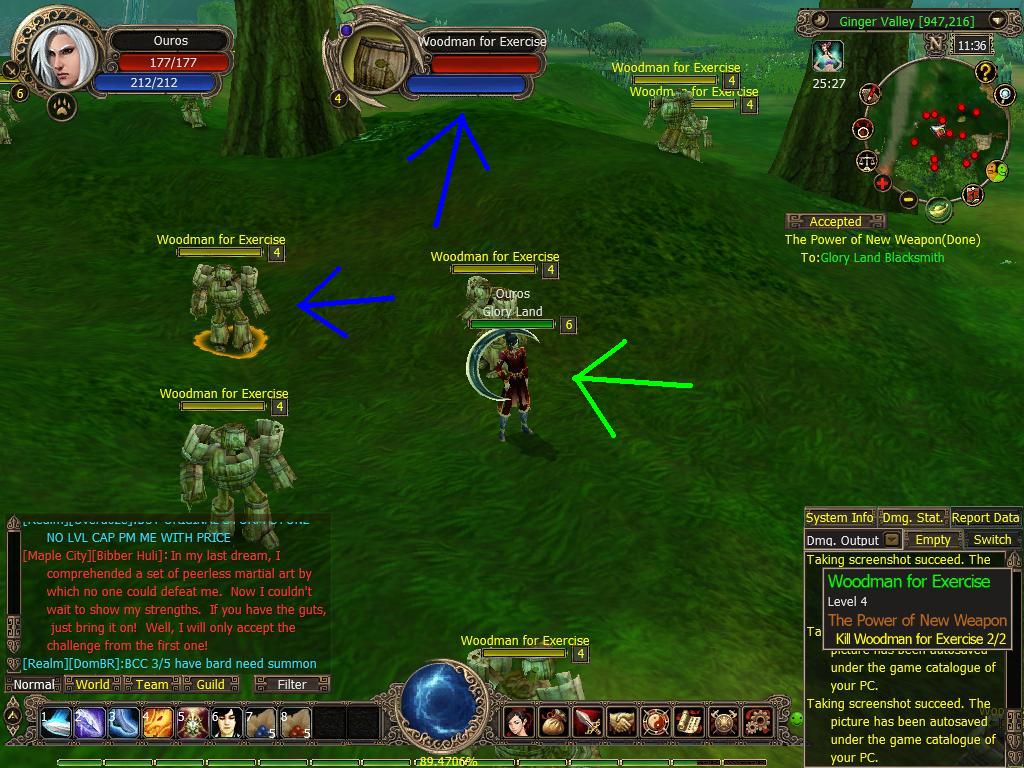
Task: Zoom in the minimap with red plus
Action: (x=882, y=183)
